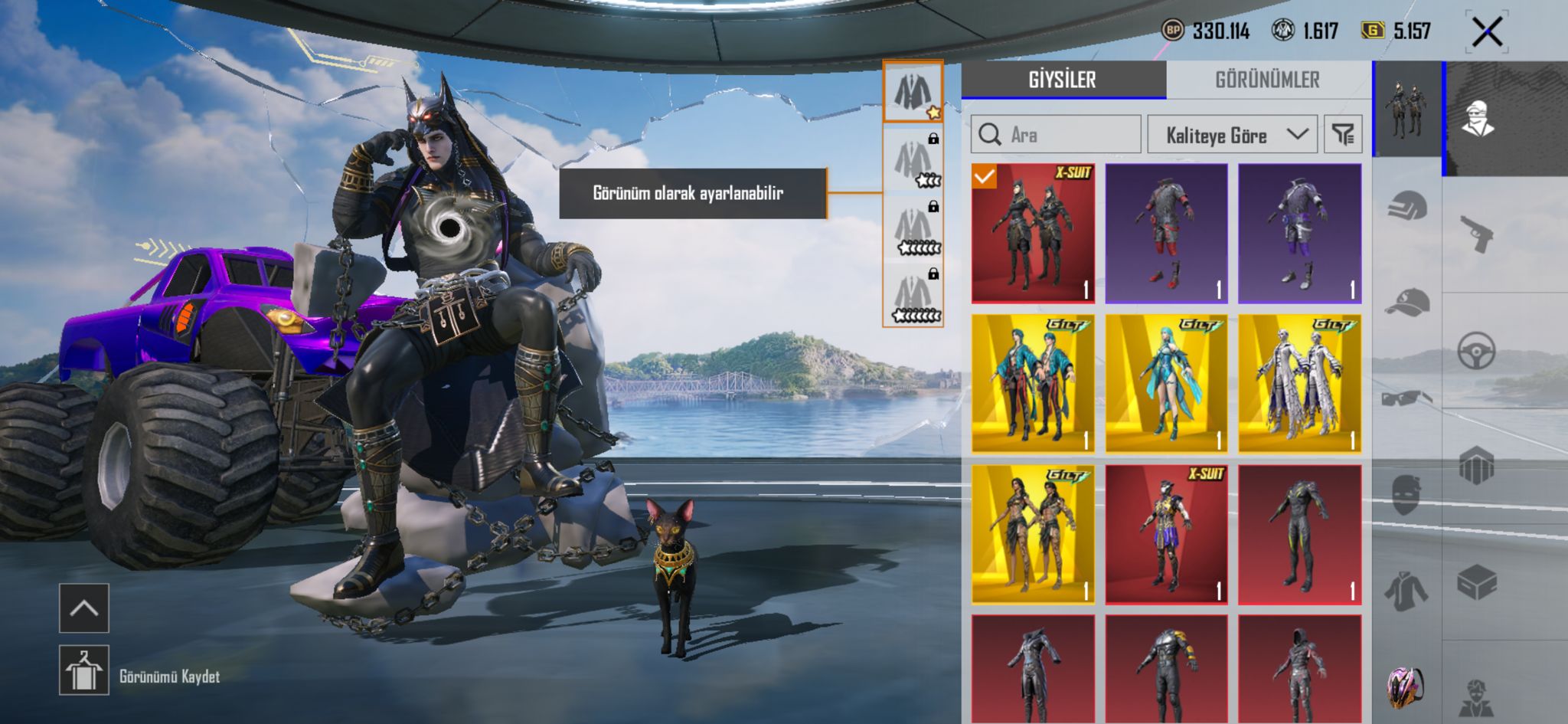Open the sunglasses category
Screen dimensions: 1568x724
point(1407,398)
